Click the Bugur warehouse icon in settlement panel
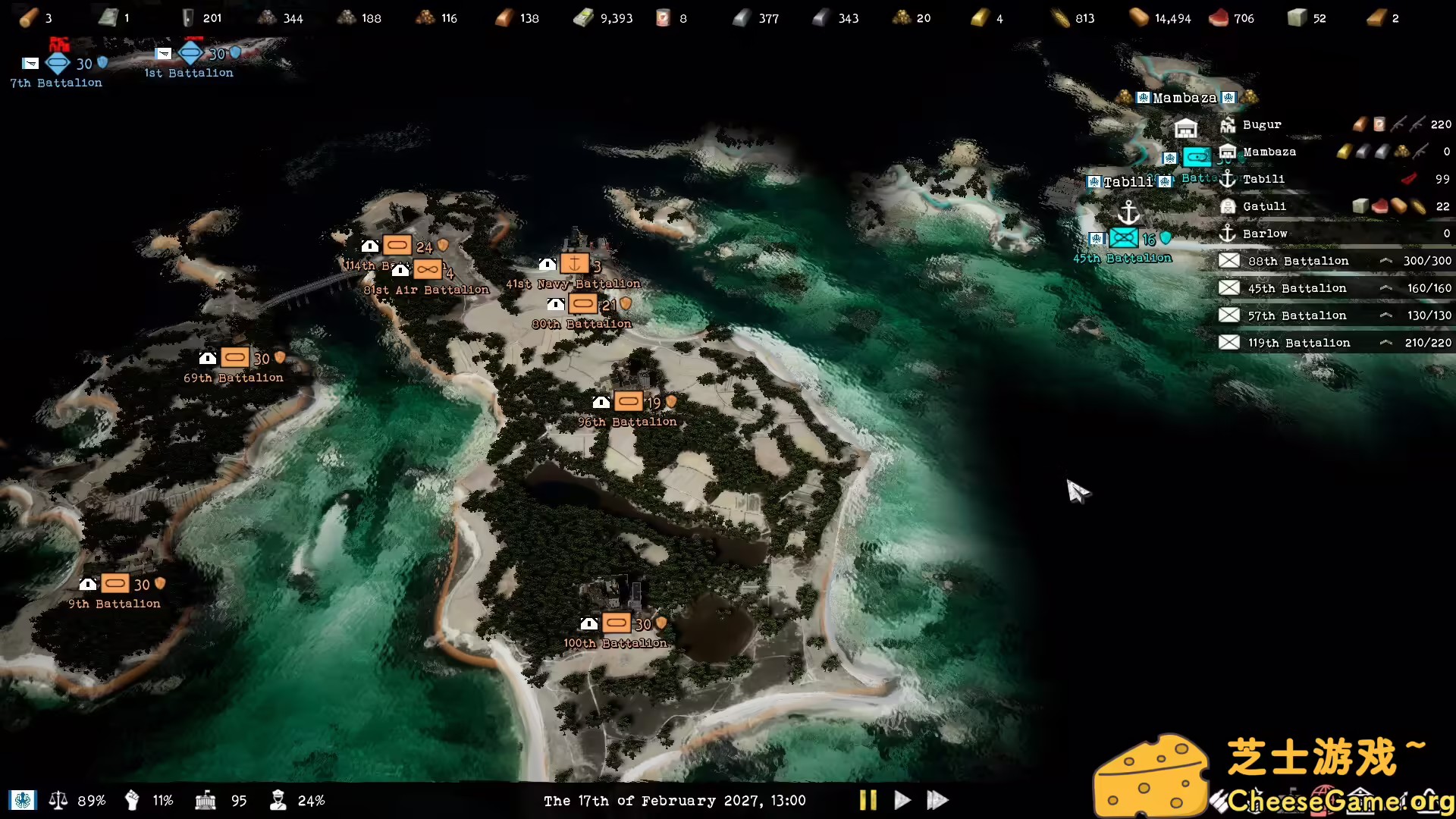The height and width of the screenshot is (819, 1456). [1228, 124]
